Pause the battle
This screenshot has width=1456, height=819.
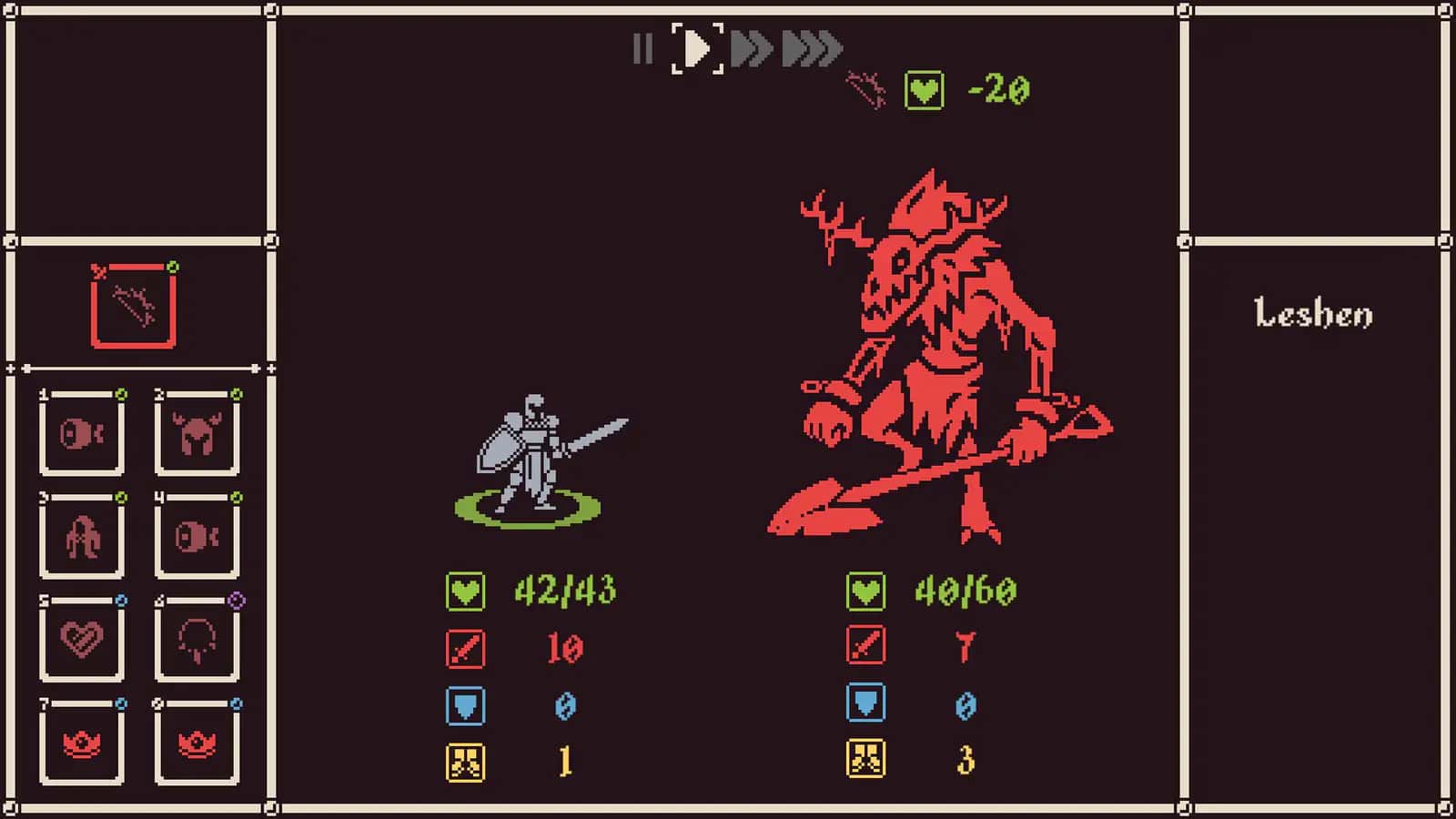[x=642, y=49]
